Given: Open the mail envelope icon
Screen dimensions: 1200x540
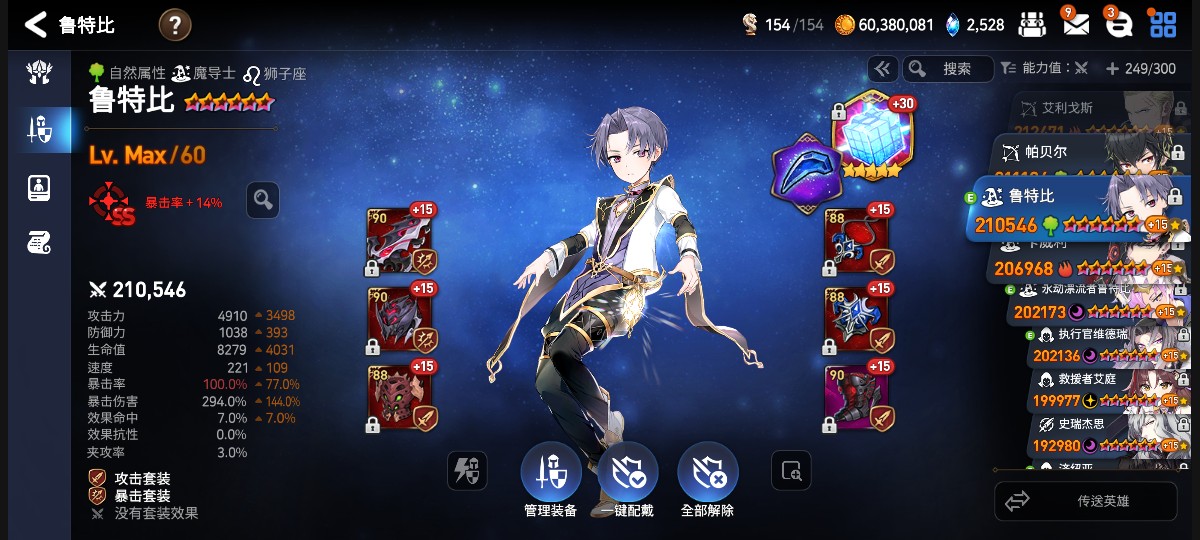Looking at the screenshot, I should 1075,25.
